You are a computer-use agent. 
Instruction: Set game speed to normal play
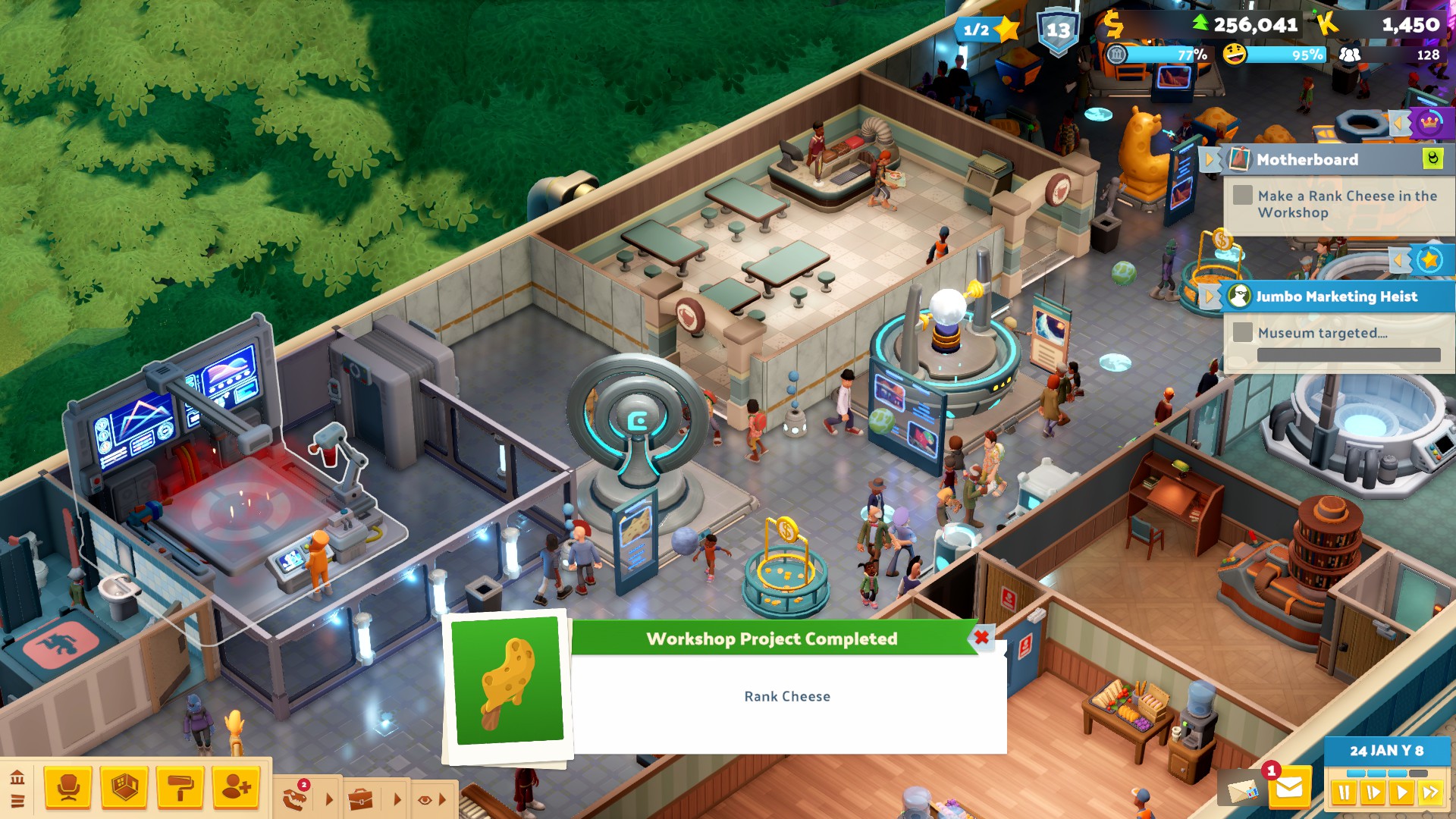pyautogui.click(x=1401, y=793)
